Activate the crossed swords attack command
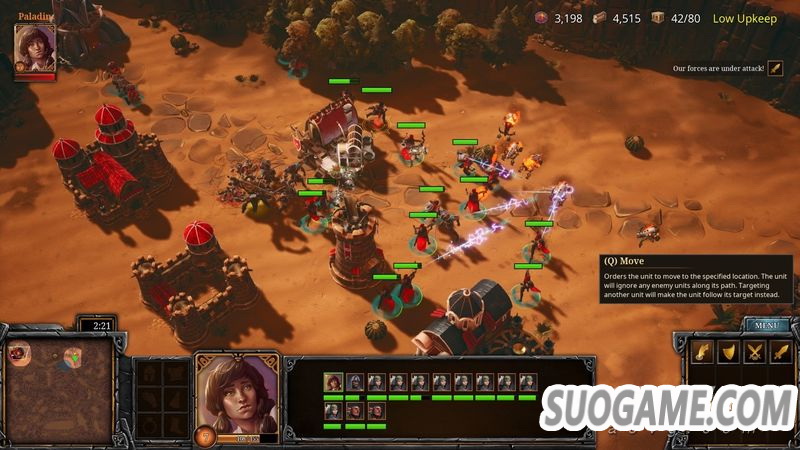Screen dimensions: 800x450 coord(754,352)
